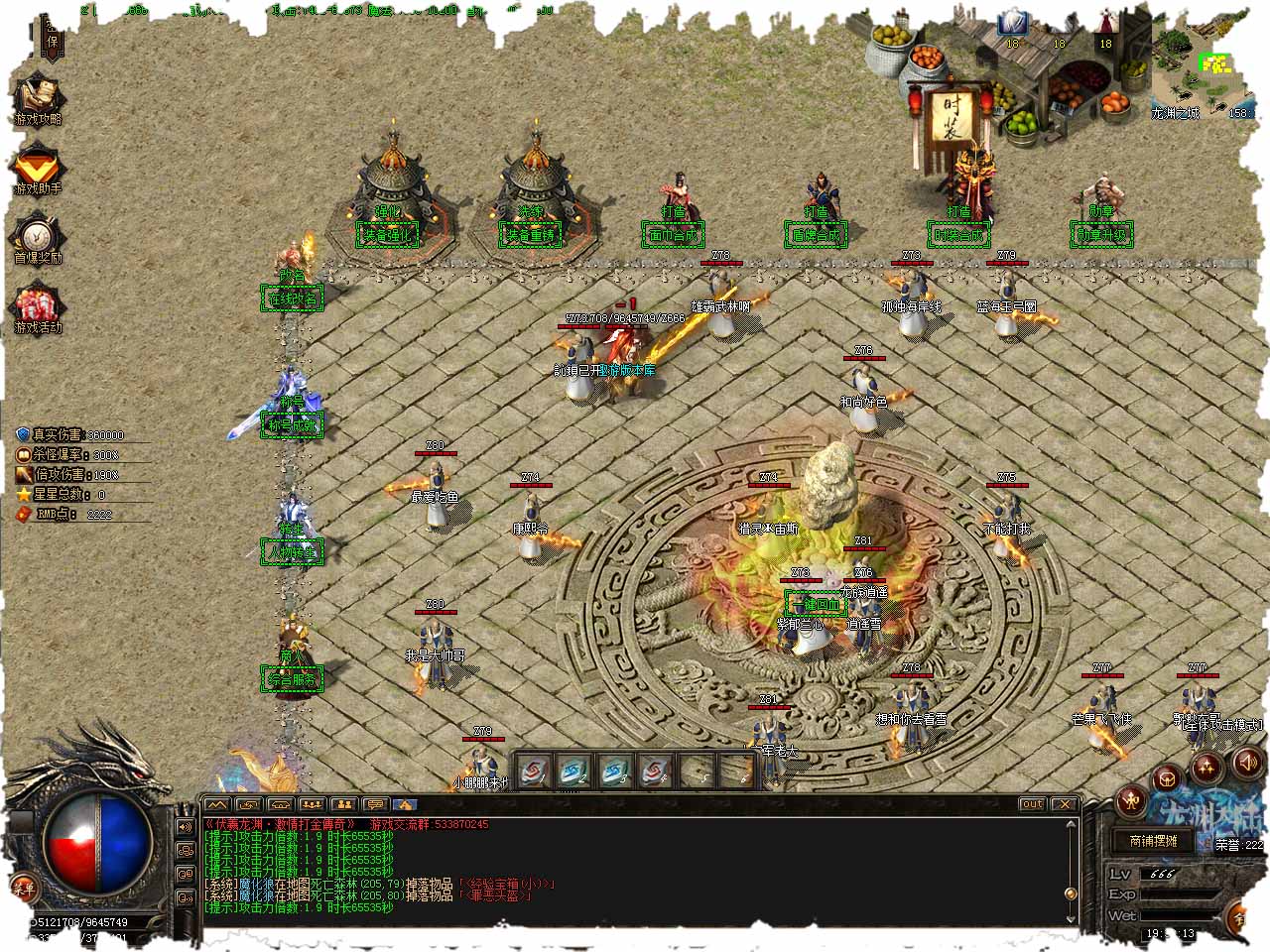Toggle the speaker sound button
This screenshot has height=952, width=1270.
coord(1247,763)
